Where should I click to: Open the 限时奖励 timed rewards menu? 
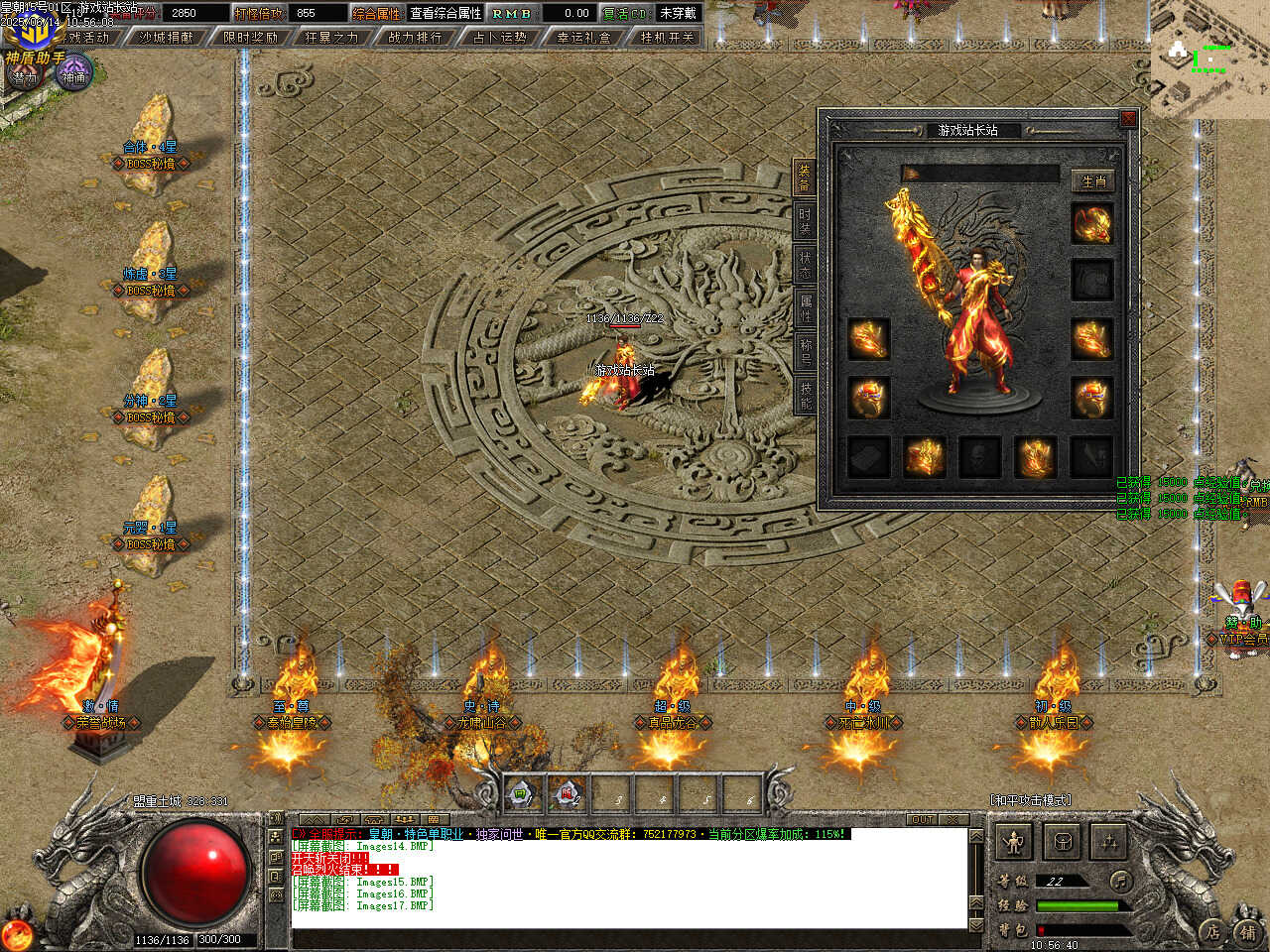click(x=250, y=38)
